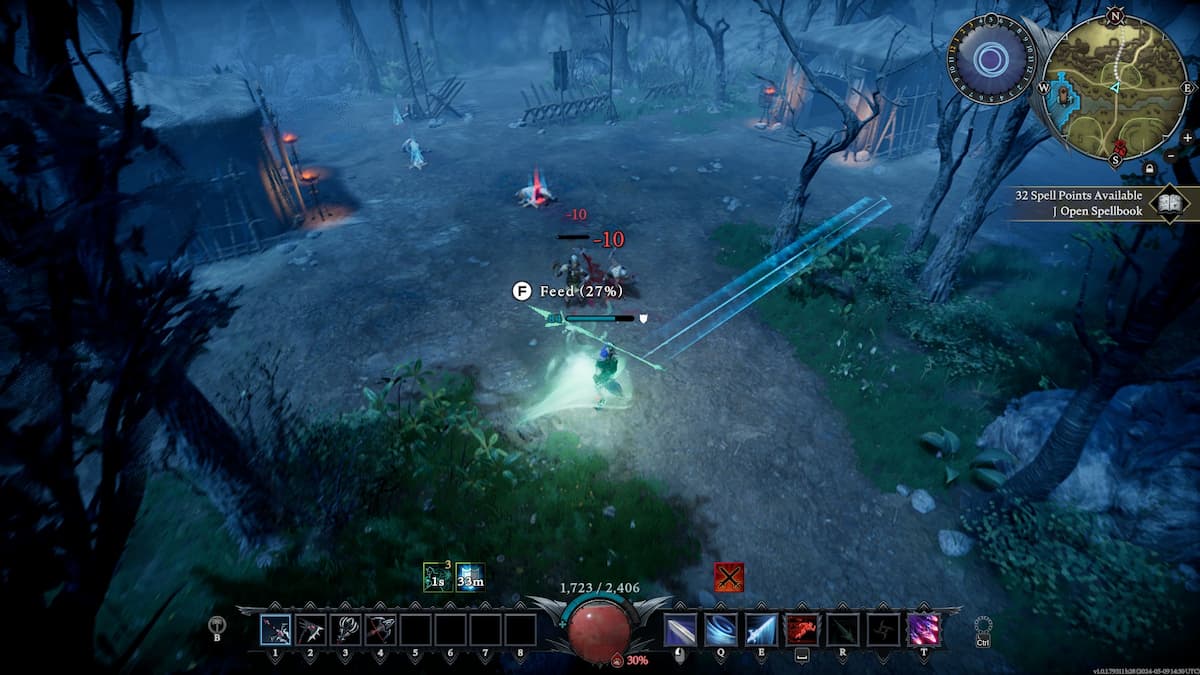Choose the mace in hotbar slot 3
1200x675 pixels.
pyautogui.click(x=345, y=630)
